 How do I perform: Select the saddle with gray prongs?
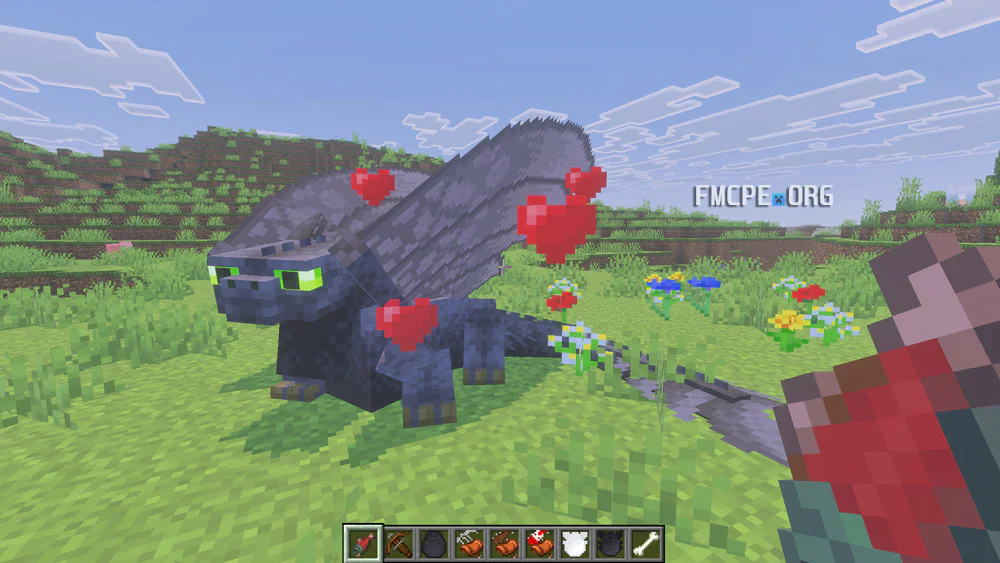click(x=468, y=543)
